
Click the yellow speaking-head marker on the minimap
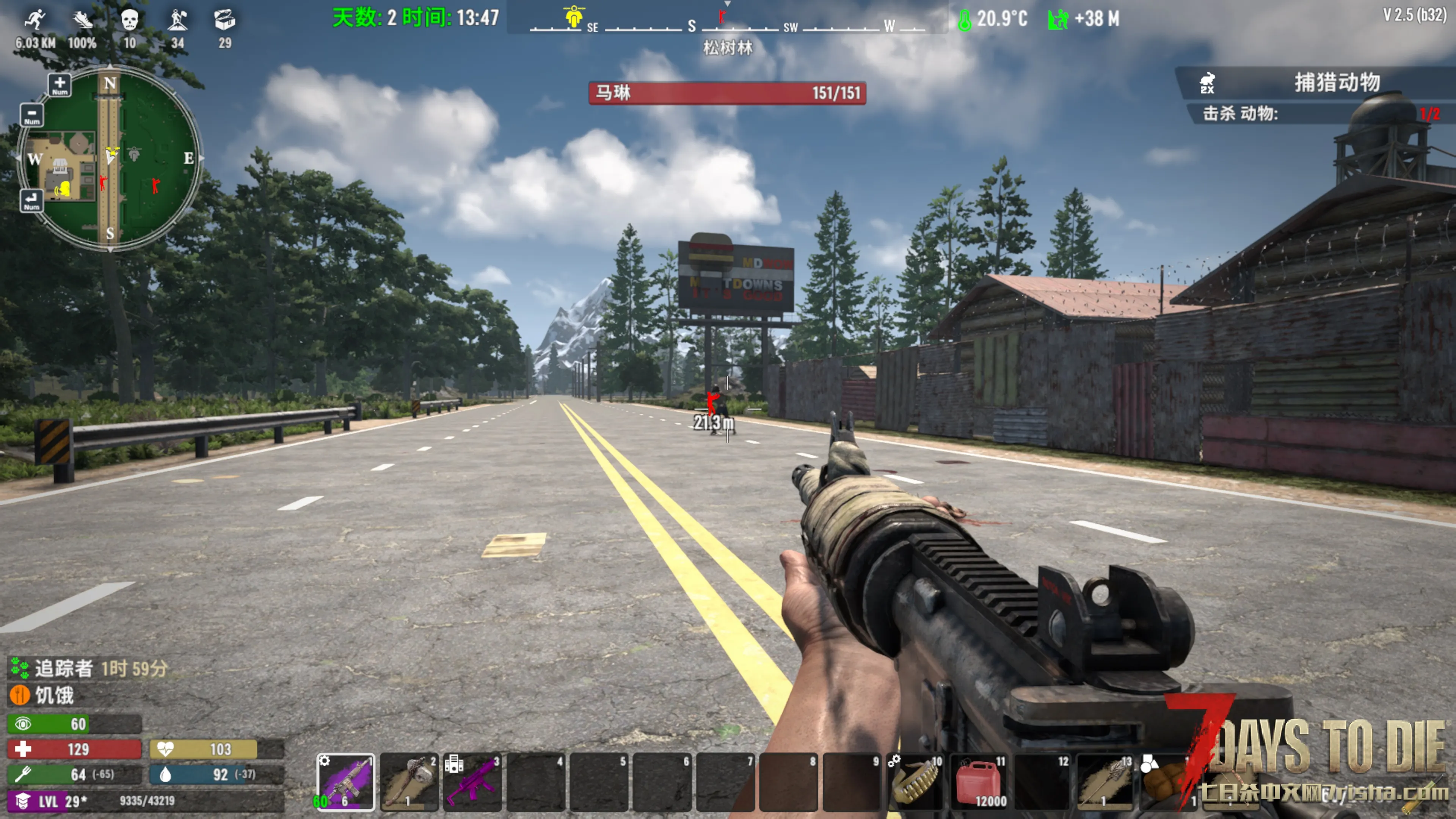[63, 189]
